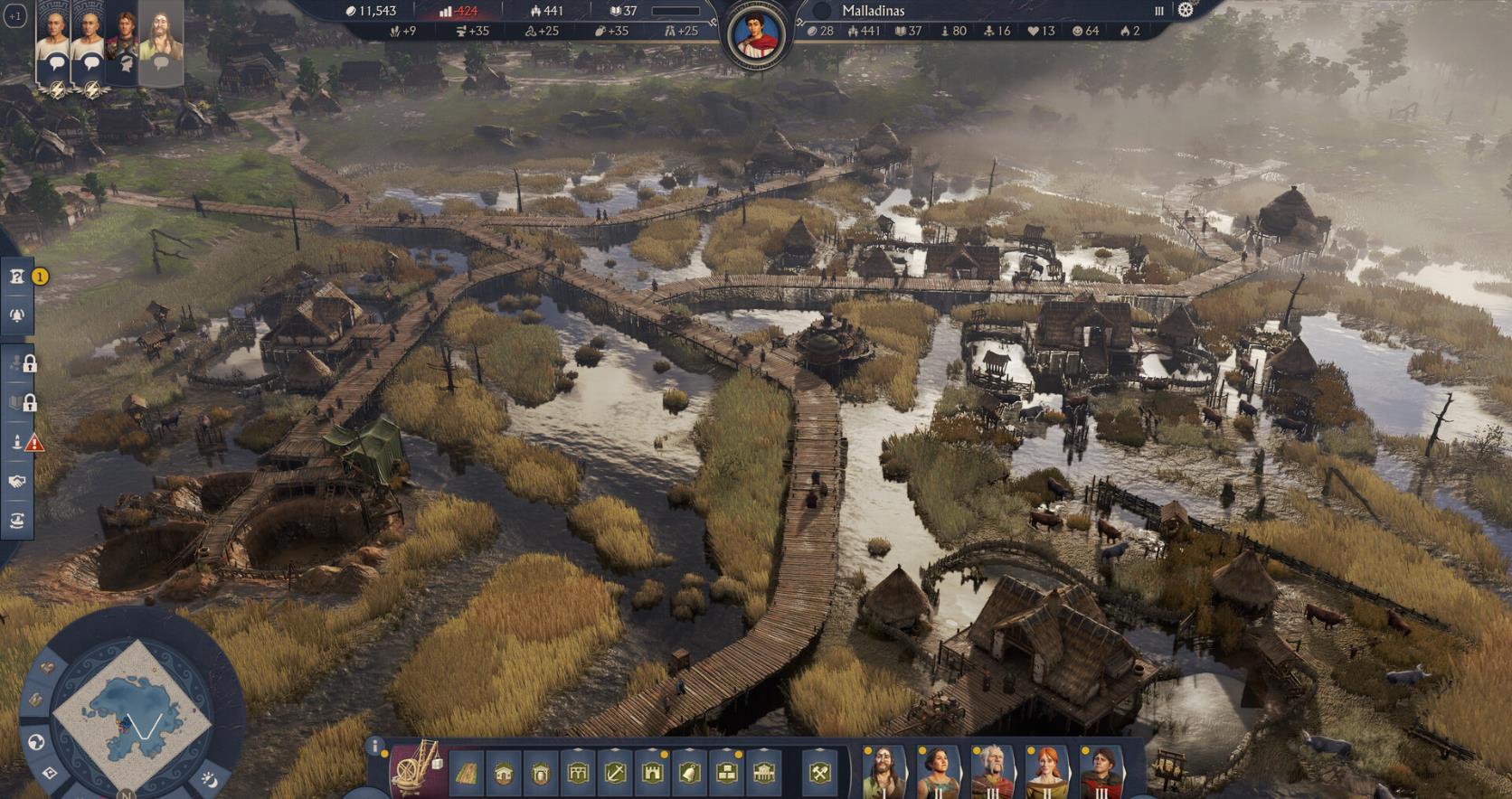Open the Malladinas island name panel
1512x799 pixels.
coord(873,11)
